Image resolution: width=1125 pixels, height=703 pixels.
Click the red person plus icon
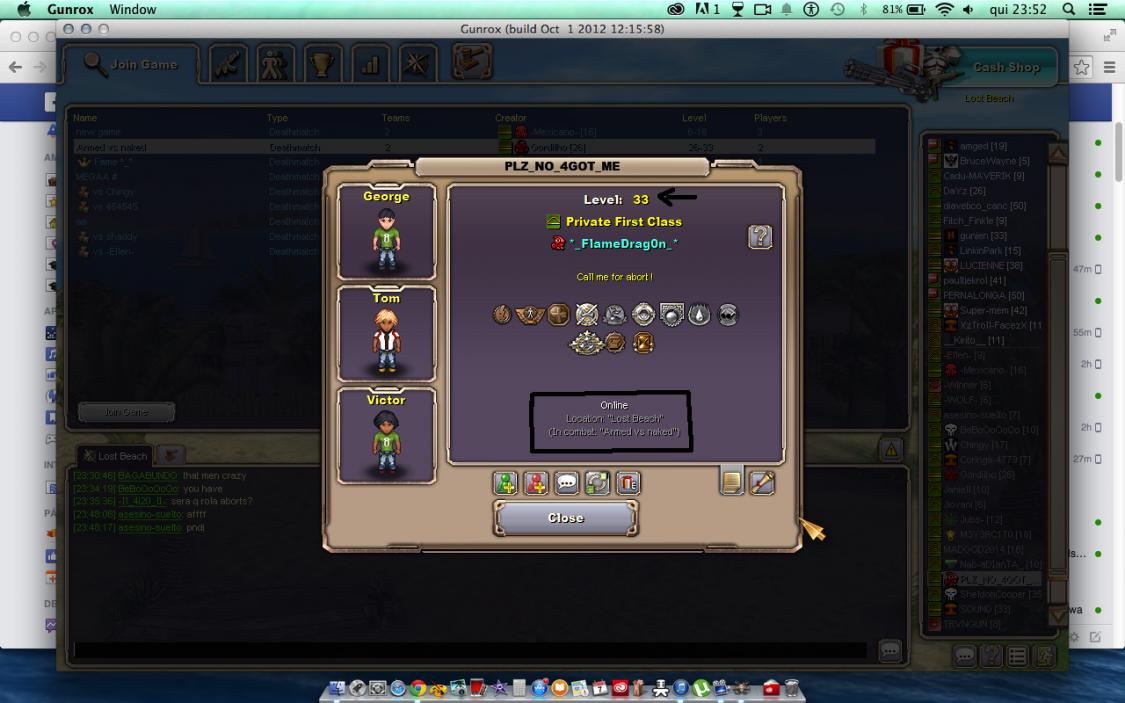[x=536, y=484]
